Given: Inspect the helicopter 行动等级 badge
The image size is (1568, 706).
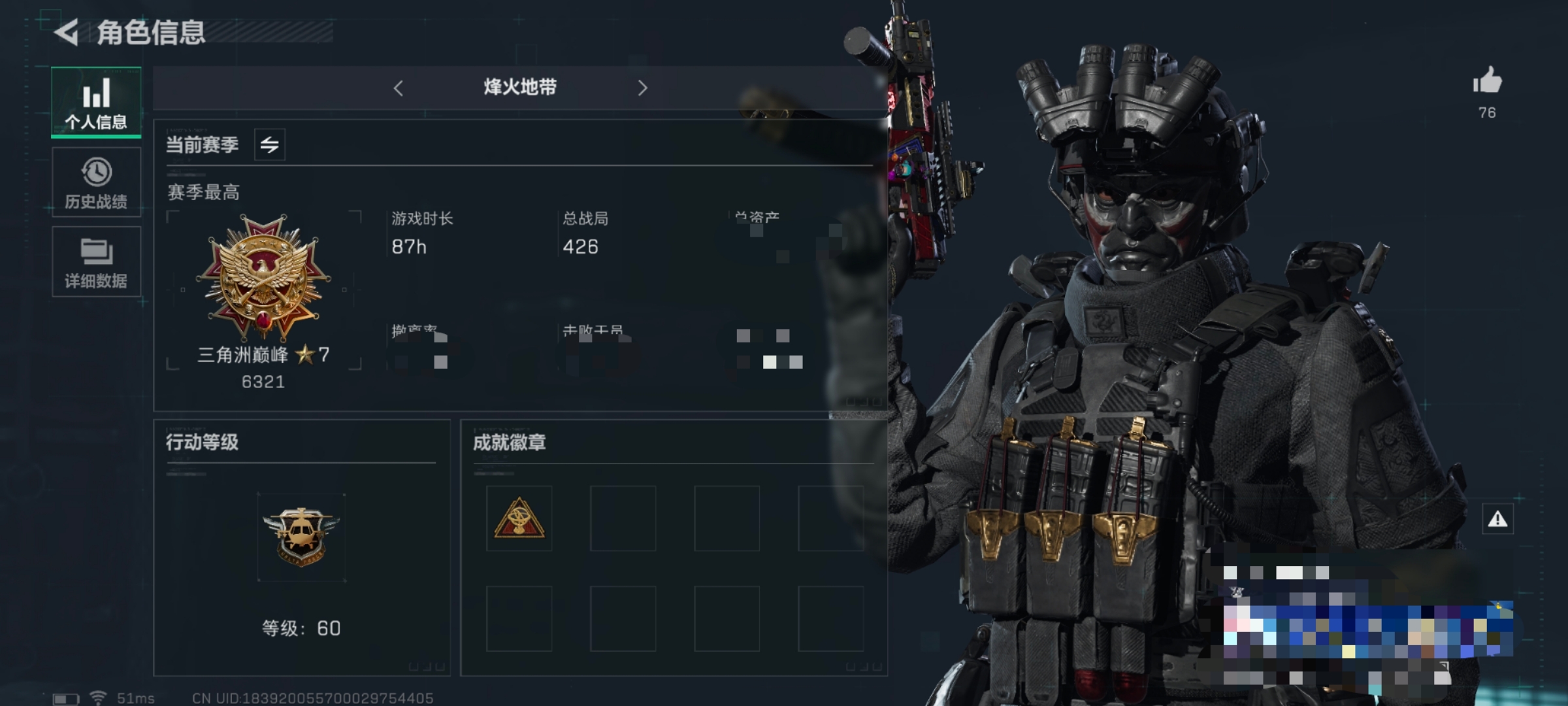Looking at the screenshot, I should point(301,537).
